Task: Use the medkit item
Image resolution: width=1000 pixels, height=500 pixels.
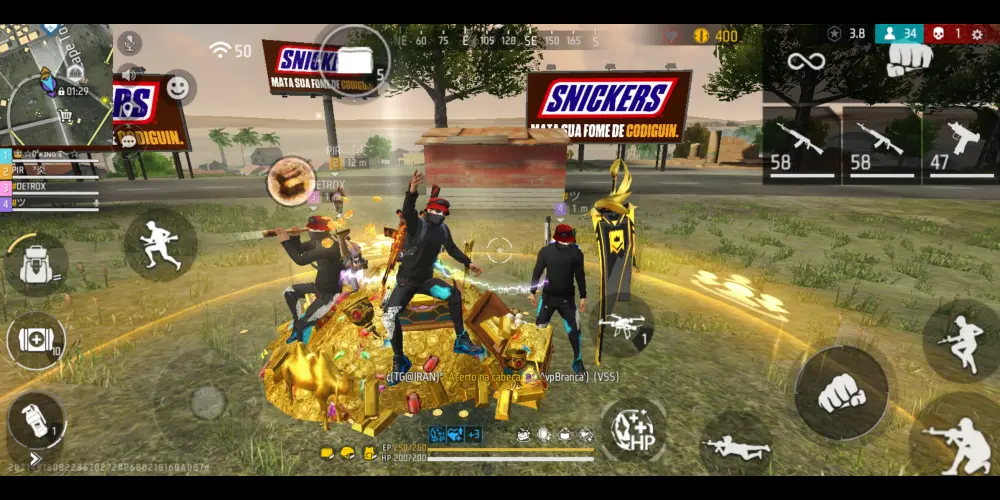Action: click(x=36, y=341)
